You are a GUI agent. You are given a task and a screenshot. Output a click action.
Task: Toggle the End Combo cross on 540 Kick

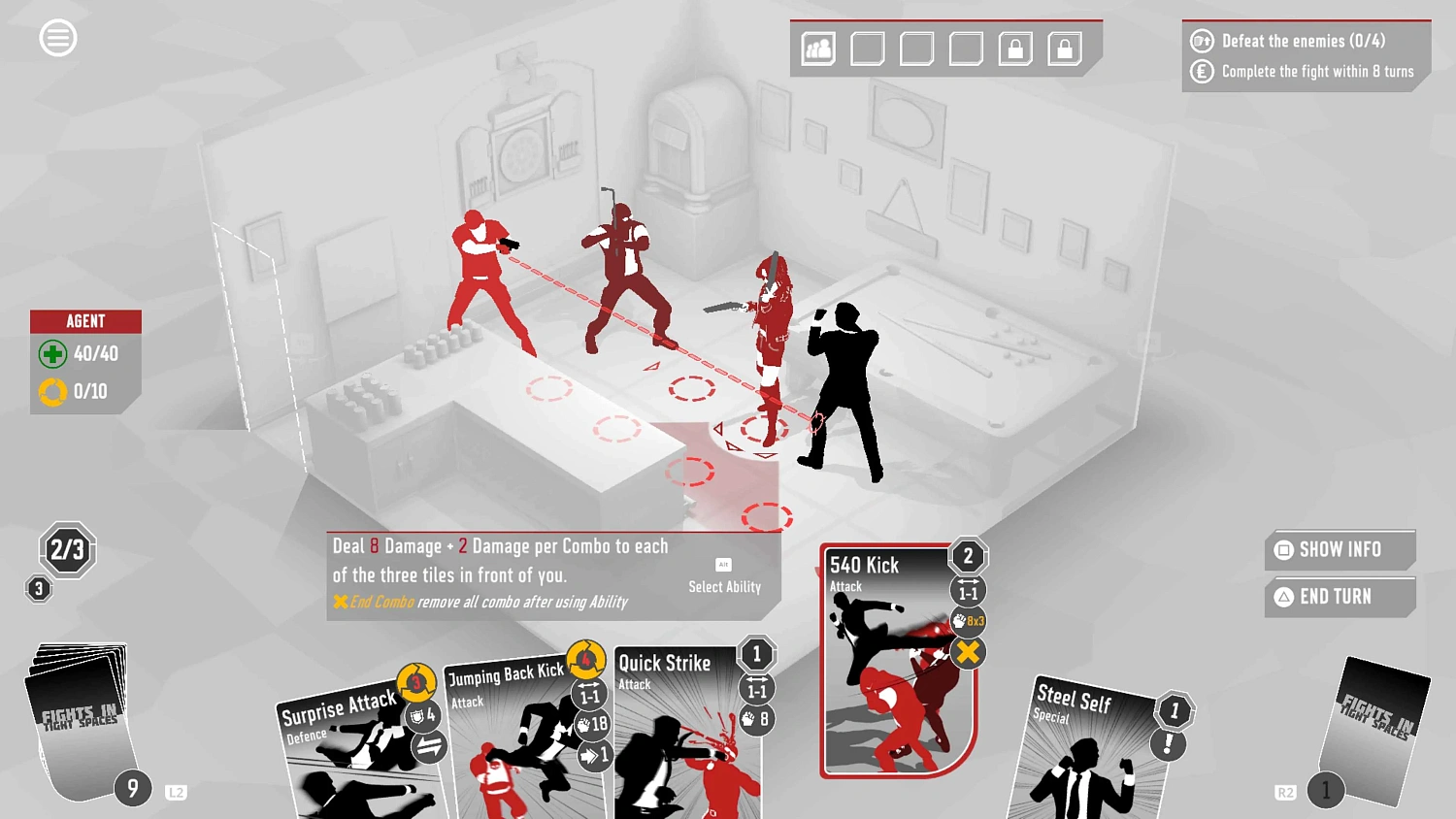(967, 654)
